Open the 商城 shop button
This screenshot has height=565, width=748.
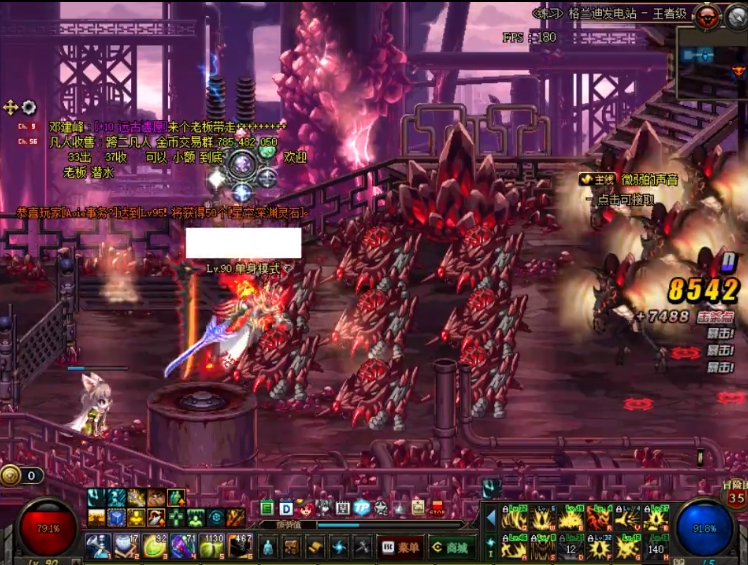pyautogui.click(x=451, y=547)
